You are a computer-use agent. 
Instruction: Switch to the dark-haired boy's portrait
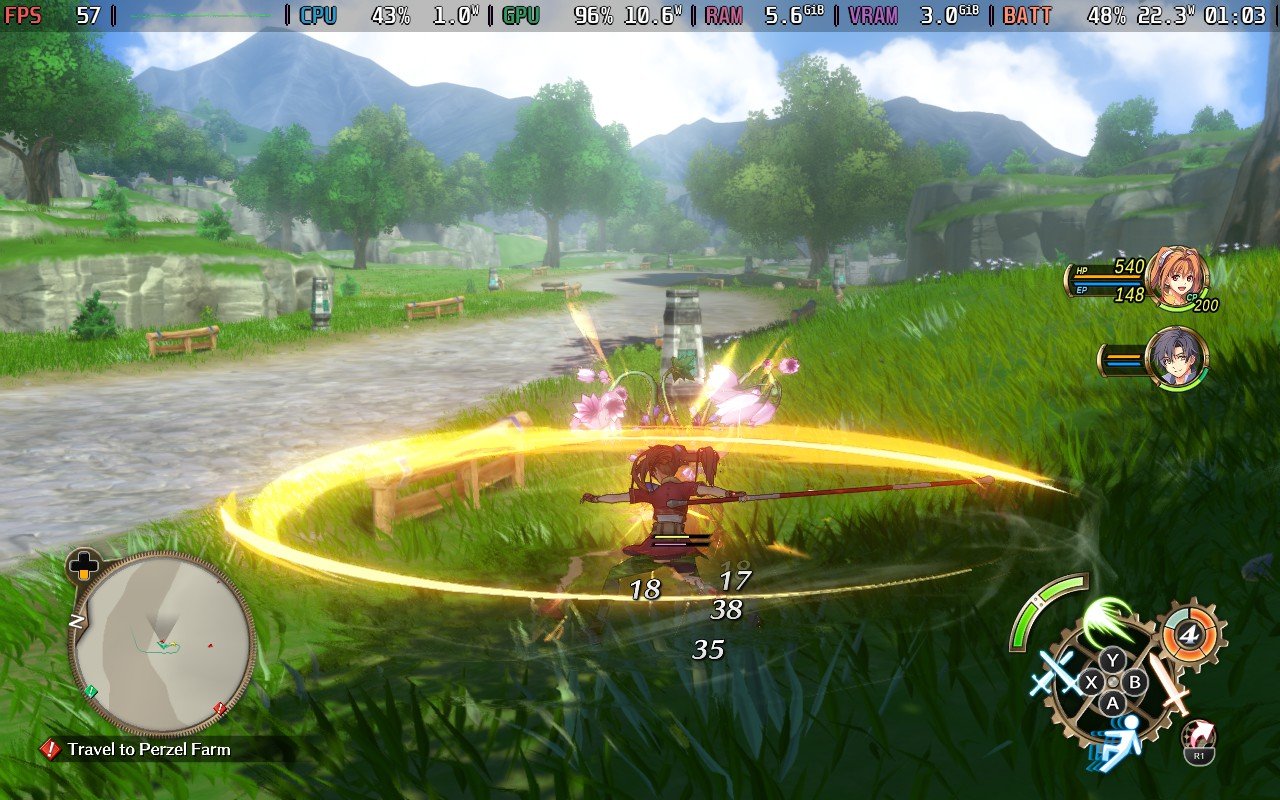click(1176, 358)
